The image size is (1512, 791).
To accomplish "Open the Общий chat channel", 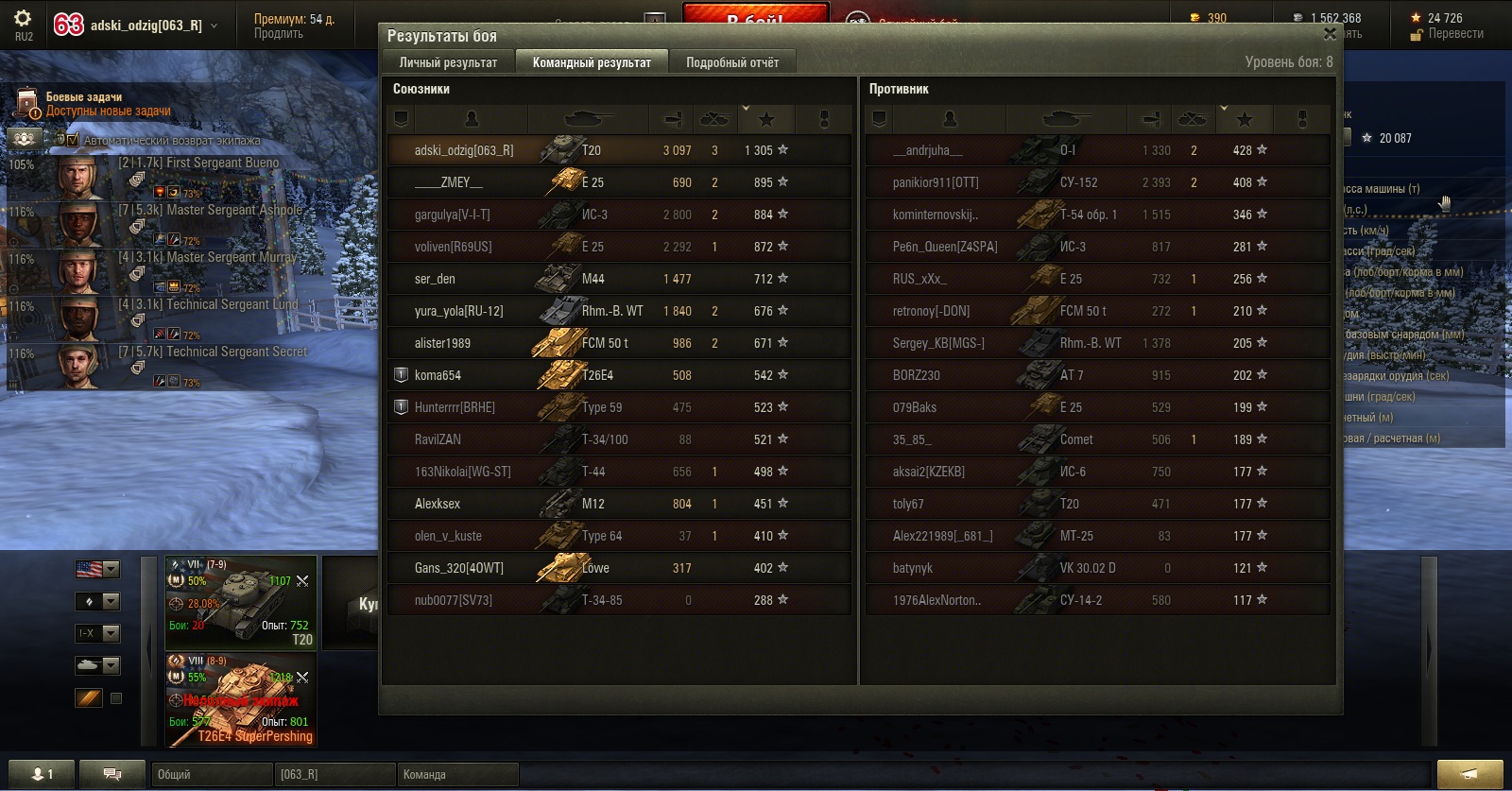I will (x=198, y=774).
